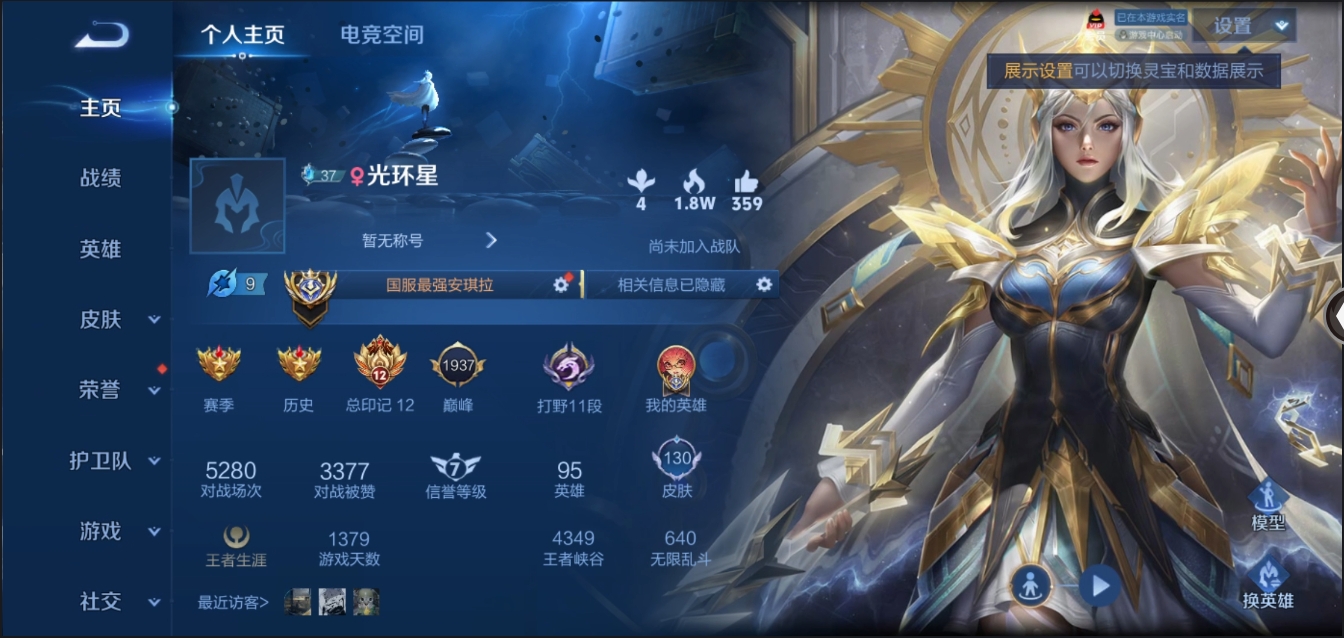Image resolution: width=1344 pixels, height=638 pixels.
Task: Open the 战绩 section in sidebar
Action: (x=100, y=178)
